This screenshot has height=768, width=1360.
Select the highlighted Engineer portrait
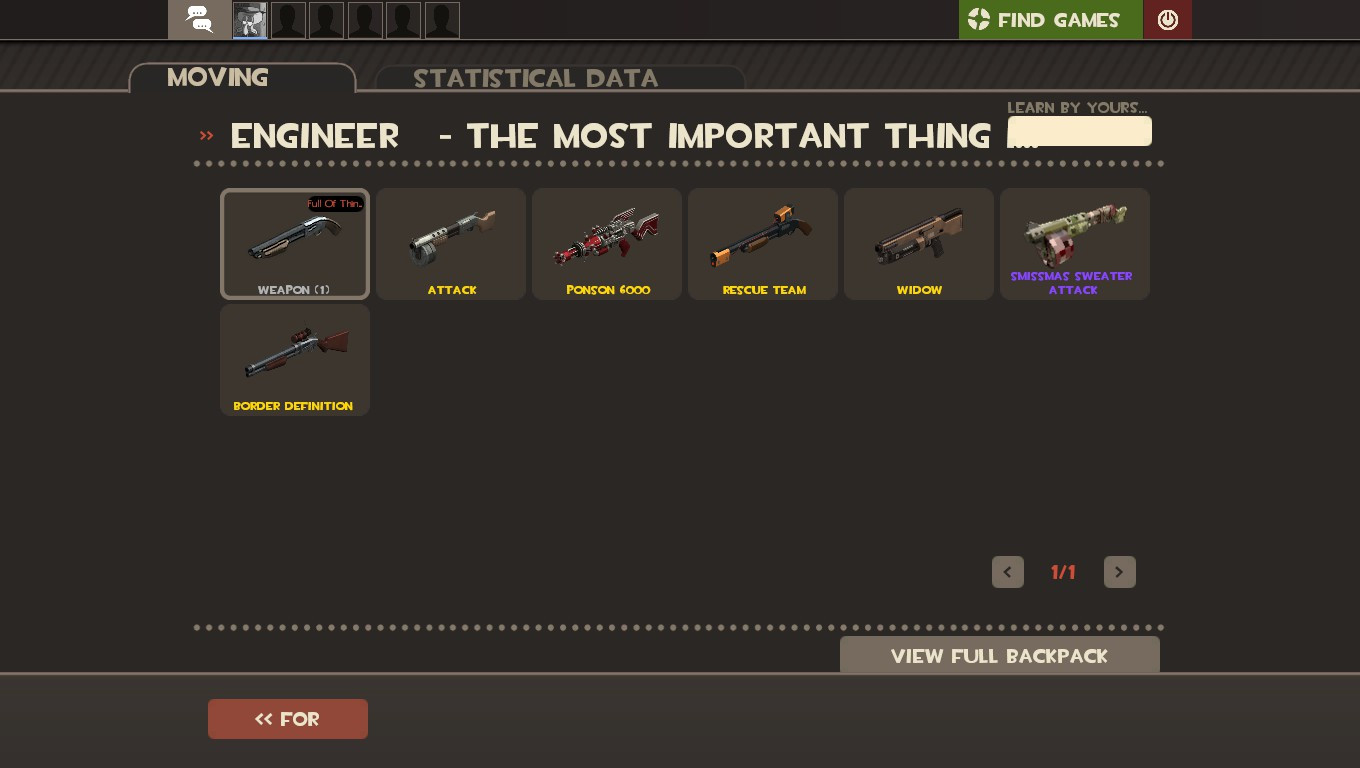(x=249, y=19)
